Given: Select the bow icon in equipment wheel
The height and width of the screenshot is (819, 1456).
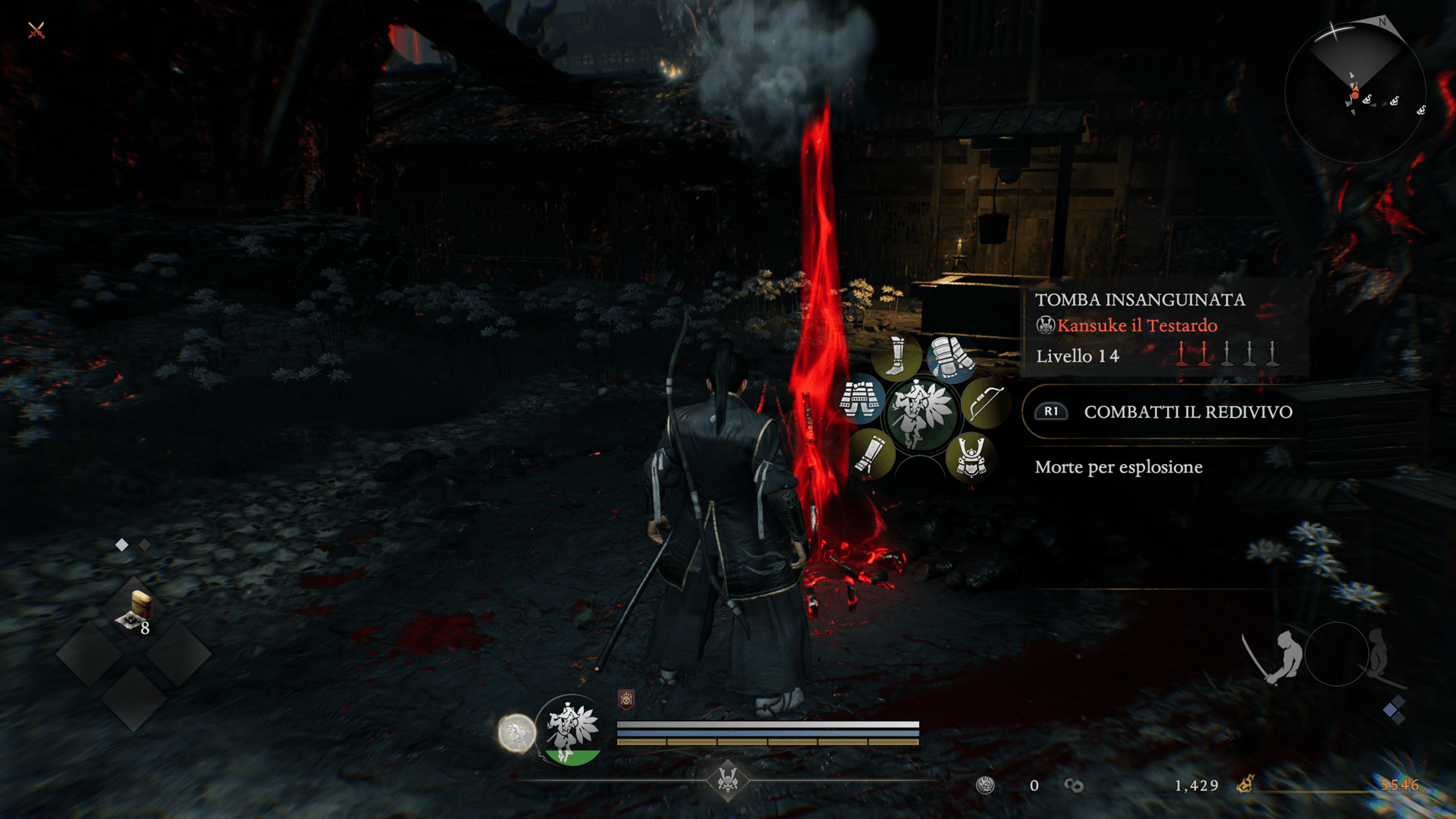Looking at the screenshot, I should (984, 403).
